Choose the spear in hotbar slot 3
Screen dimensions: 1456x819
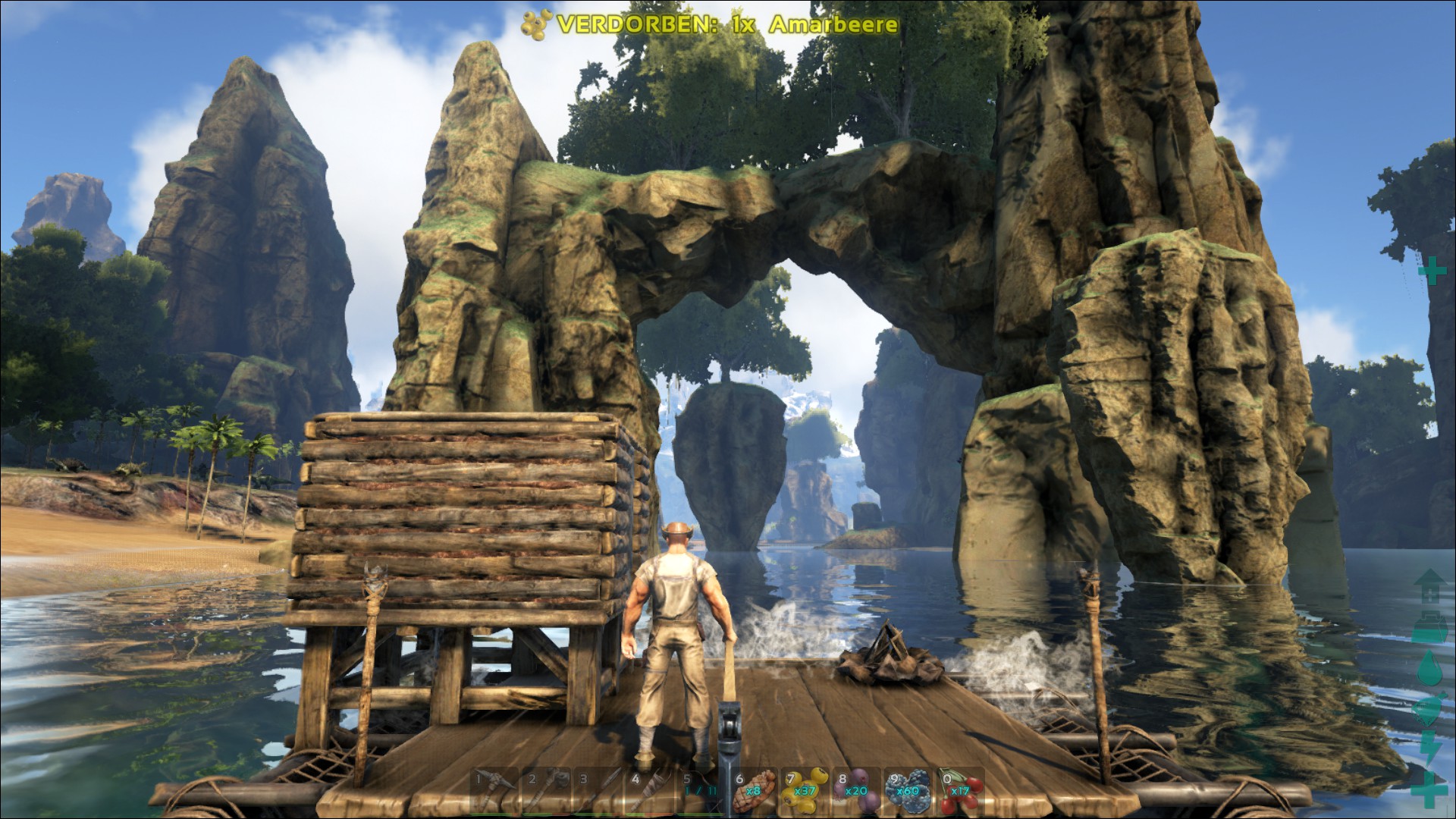598,789
